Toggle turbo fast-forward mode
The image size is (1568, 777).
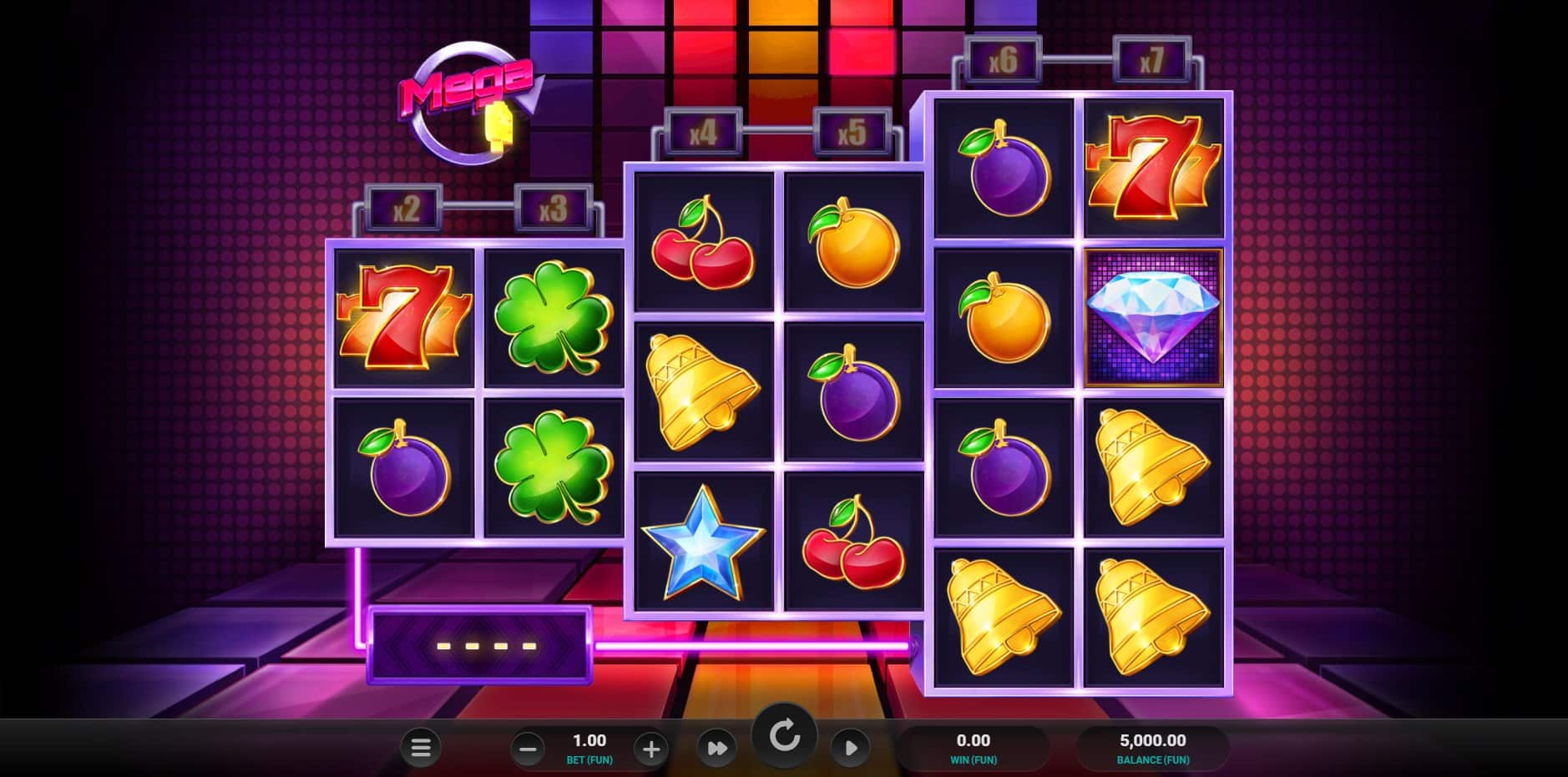point(716,748)
